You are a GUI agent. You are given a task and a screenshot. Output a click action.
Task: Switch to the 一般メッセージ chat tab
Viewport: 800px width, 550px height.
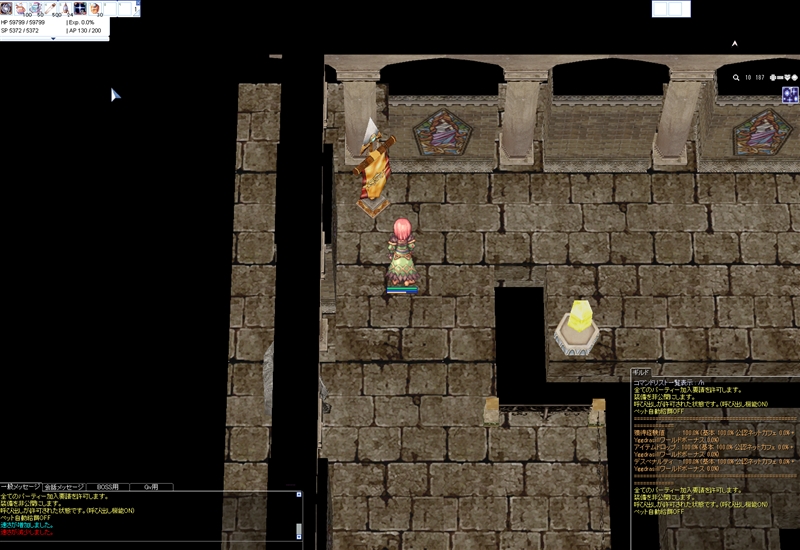pos(21,487)
